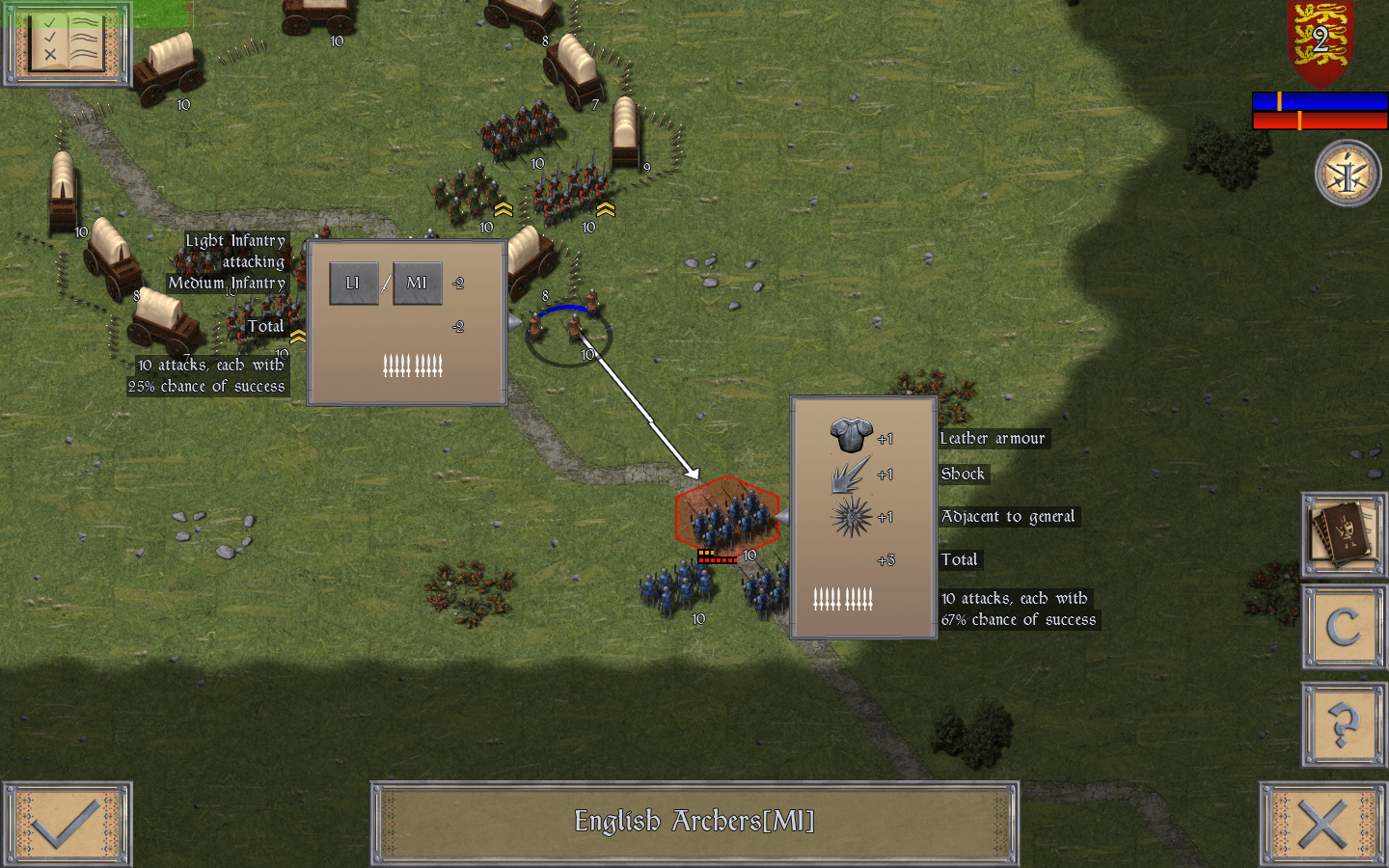
Task: Click the C button on the right sidebar
Action: (x=1343, y=629)
